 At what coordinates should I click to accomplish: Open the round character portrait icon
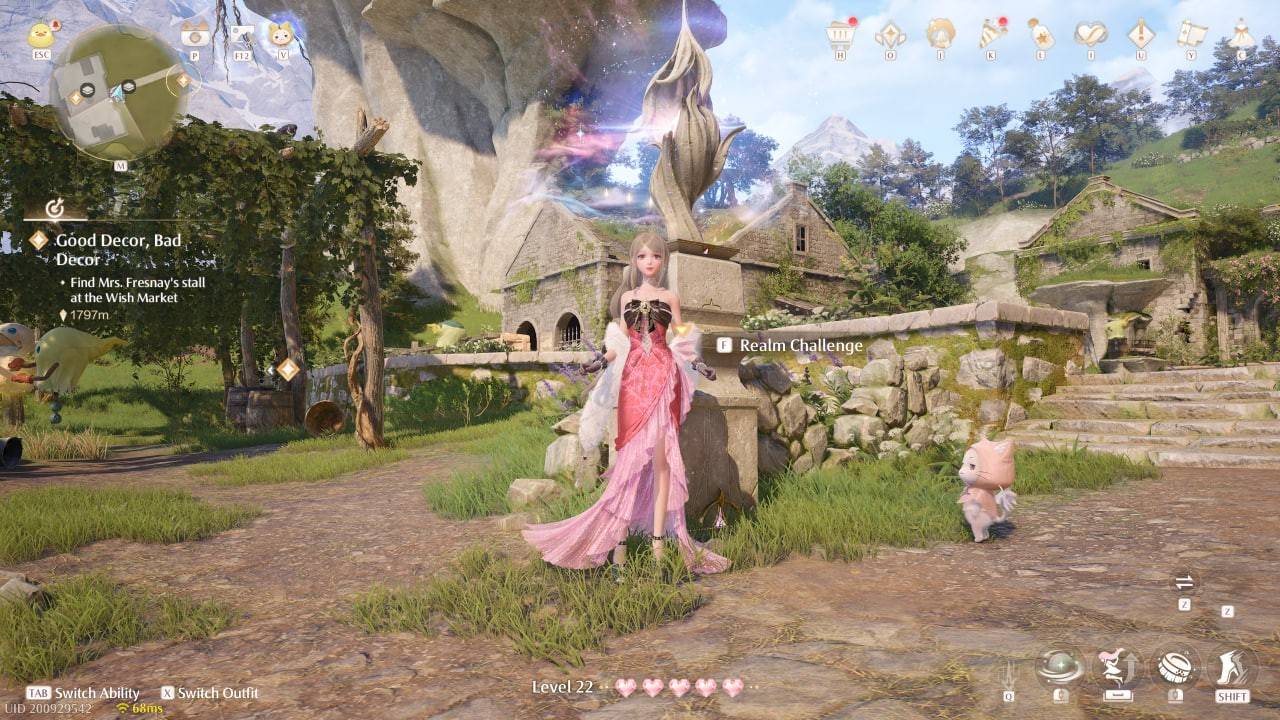click(x=940, y=35)
